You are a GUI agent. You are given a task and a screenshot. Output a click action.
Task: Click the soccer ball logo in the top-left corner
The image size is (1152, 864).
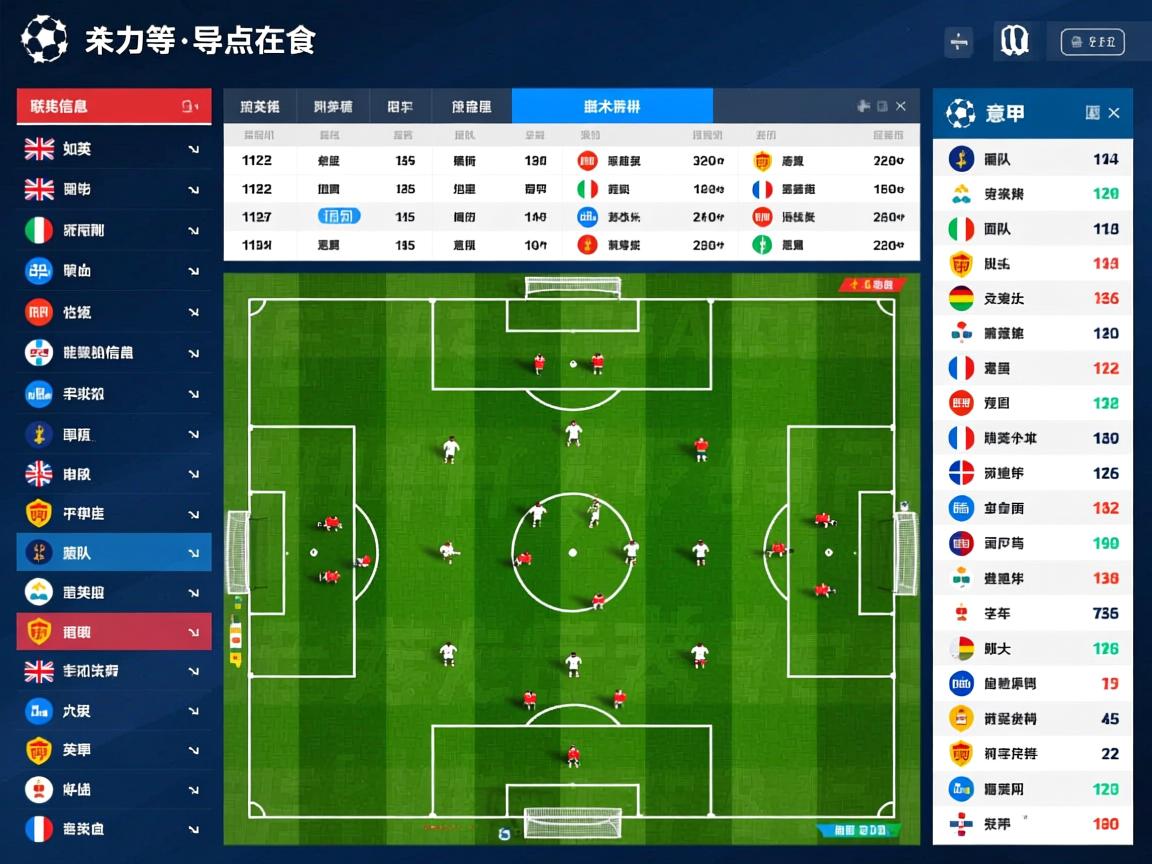coord(44,40)
